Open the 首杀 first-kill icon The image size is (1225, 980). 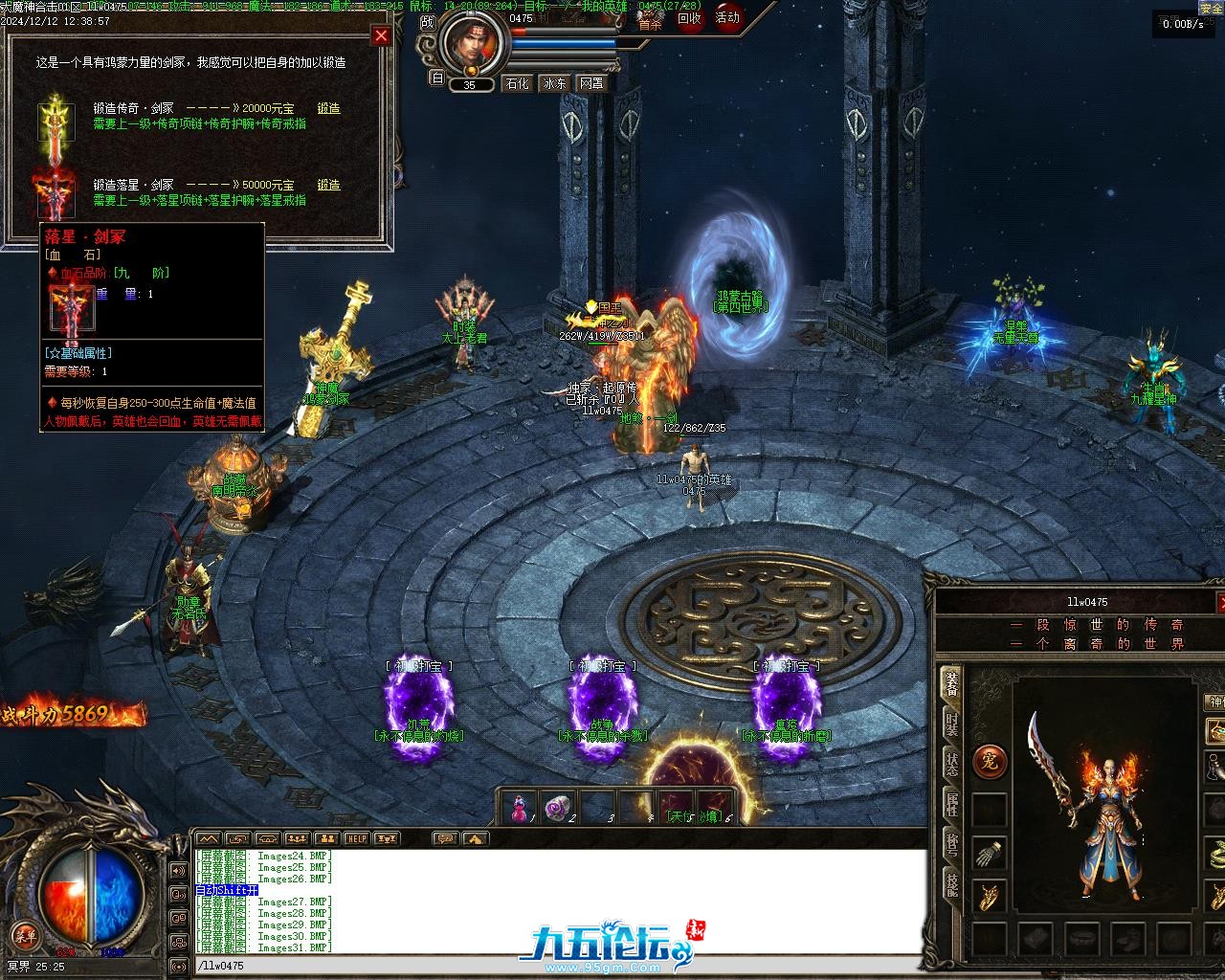(651, 23)
